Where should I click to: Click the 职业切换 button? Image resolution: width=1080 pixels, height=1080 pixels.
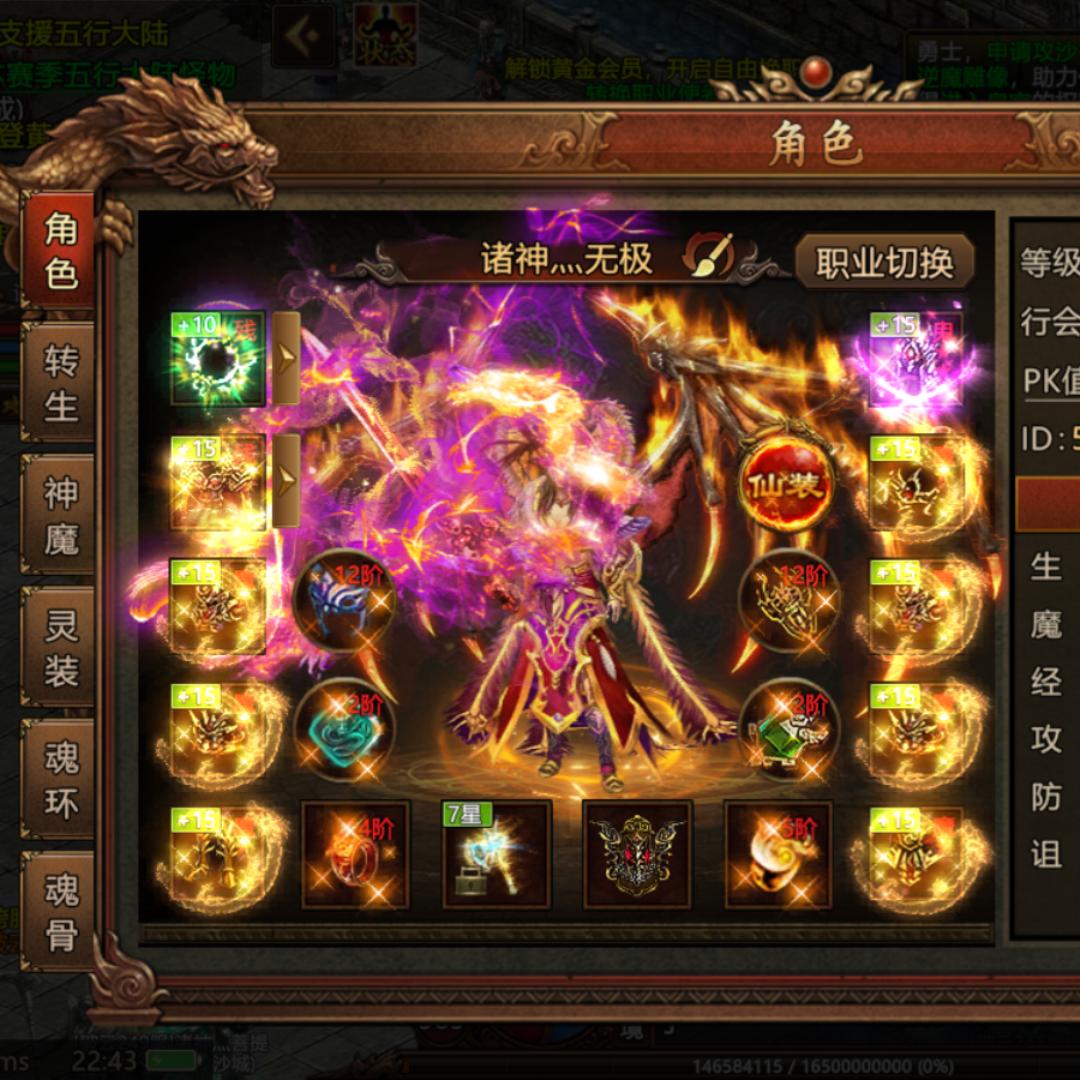884,262
